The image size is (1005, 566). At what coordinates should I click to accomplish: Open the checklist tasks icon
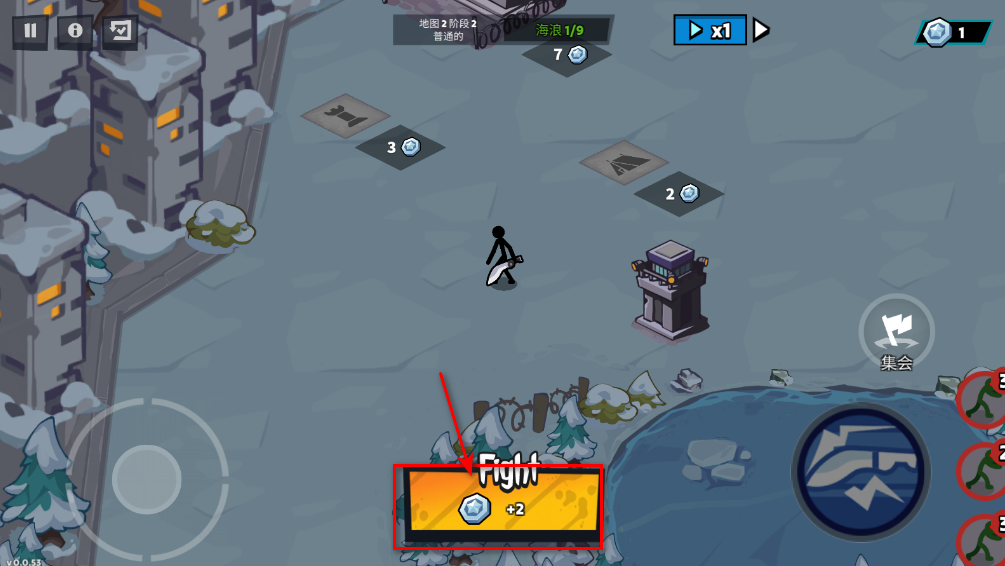pyautogui.click(x=120, y=31)
